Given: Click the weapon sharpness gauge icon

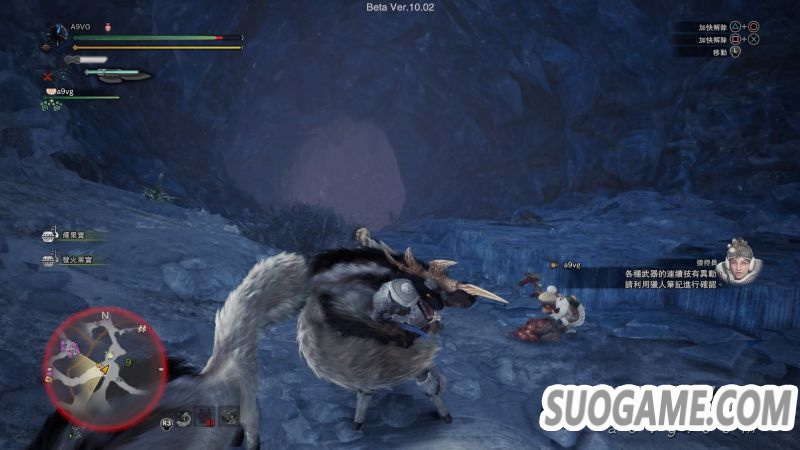Looking at the screenshot, I should (x=85, y=60).
